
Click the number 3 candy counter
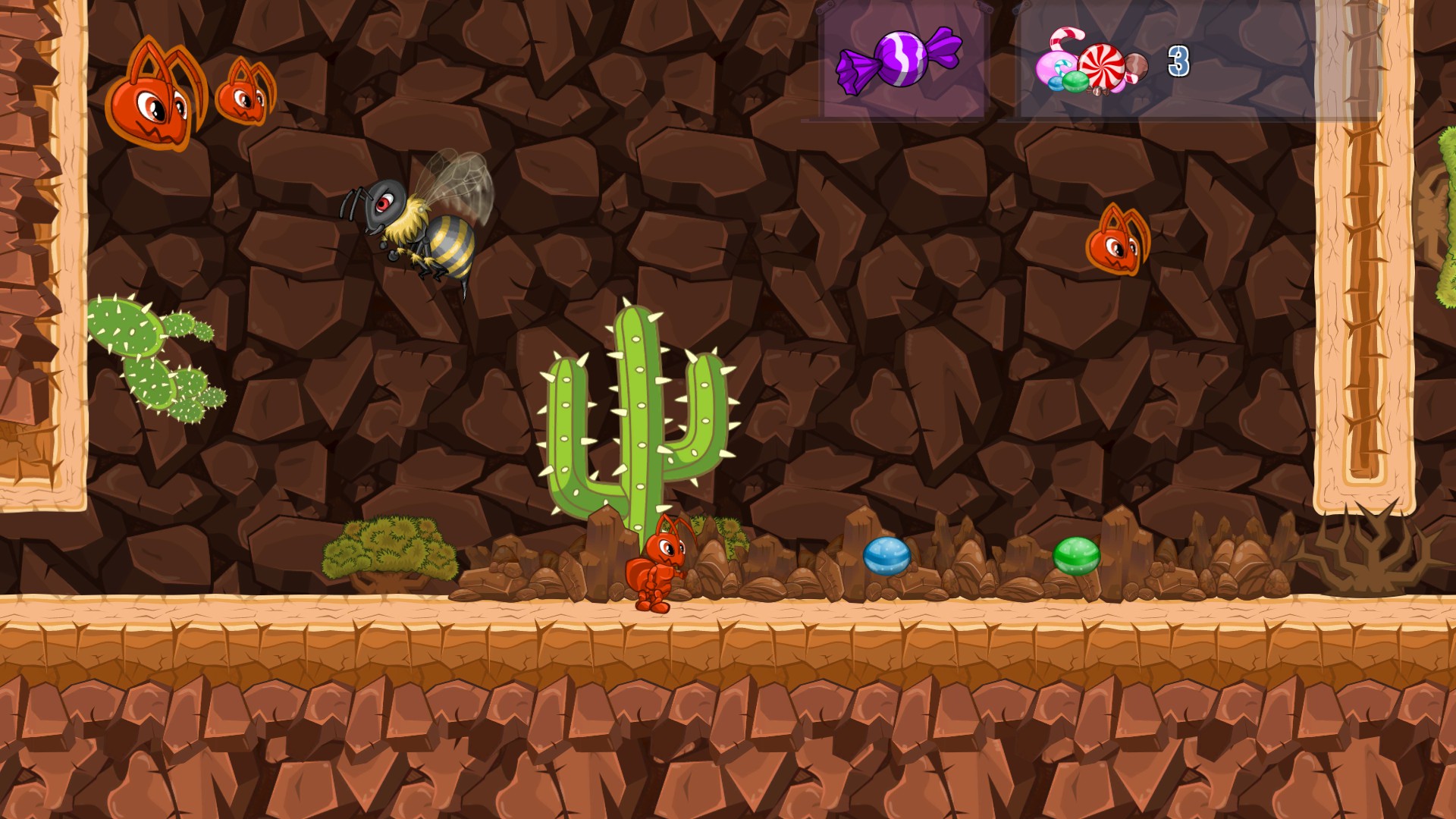1178,62
